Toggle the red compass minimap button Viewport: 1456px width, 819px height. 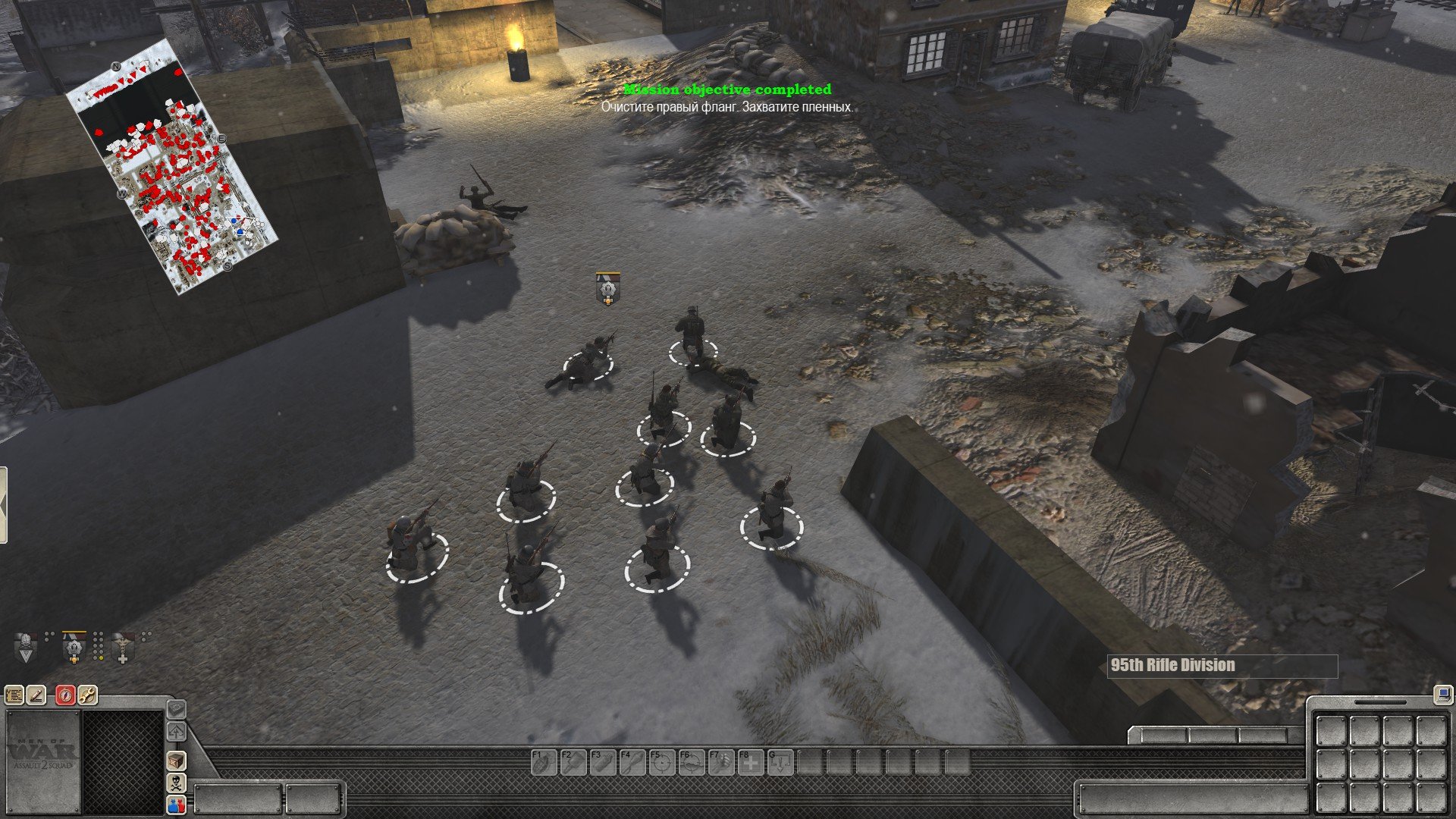[65, 694]
